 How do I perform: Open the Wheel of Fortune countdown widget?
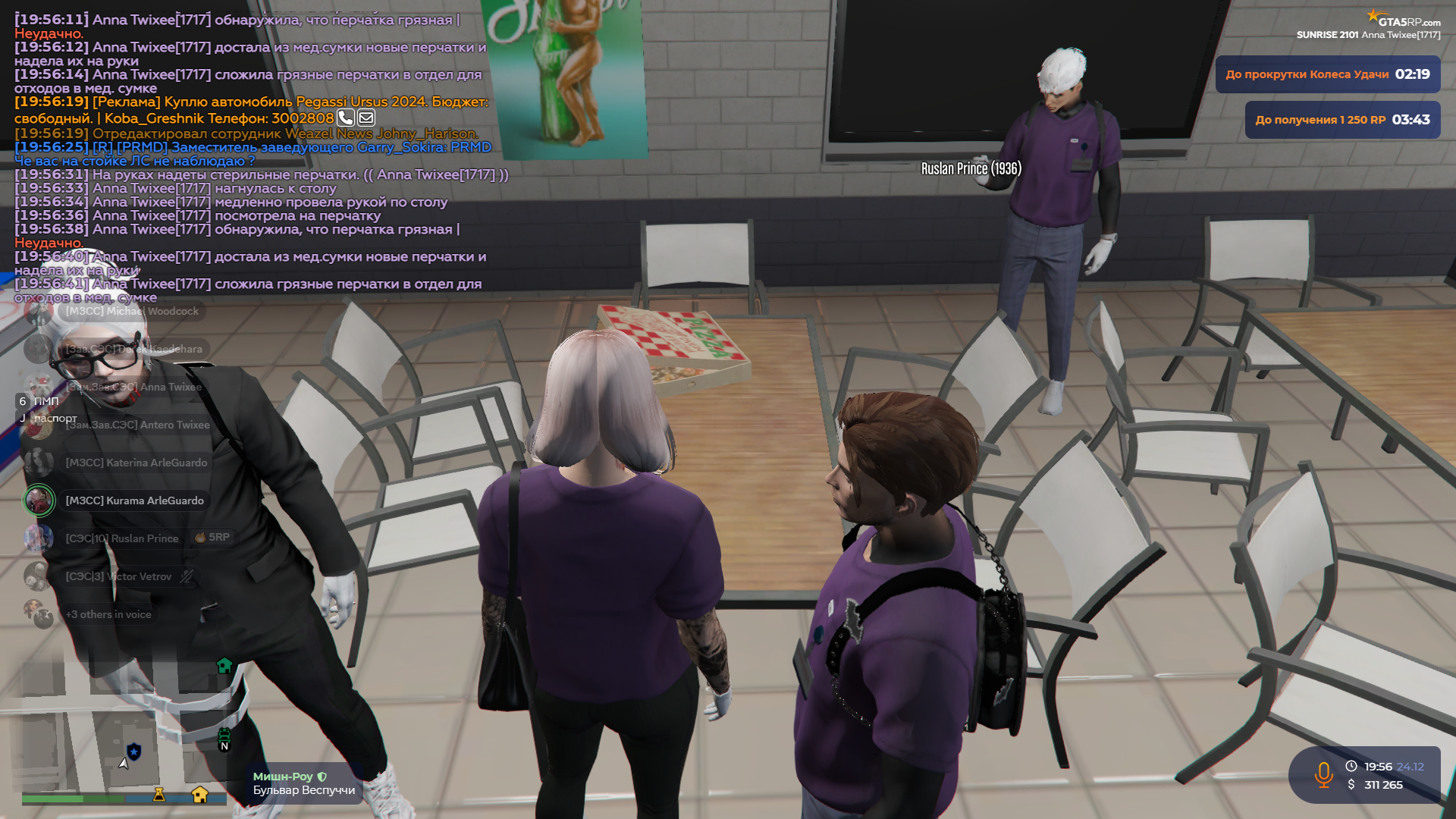[1327, 74]
